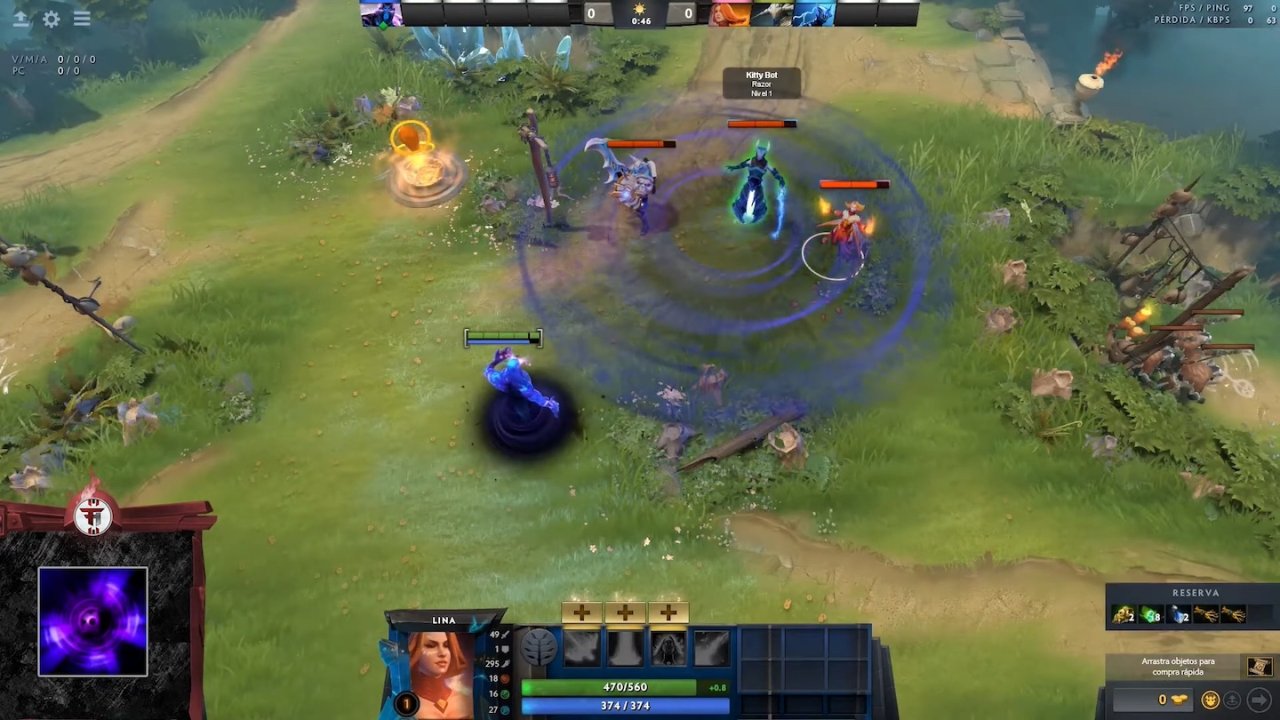Open the settings gear icon
1280x720 pixels.
[50, 19]
